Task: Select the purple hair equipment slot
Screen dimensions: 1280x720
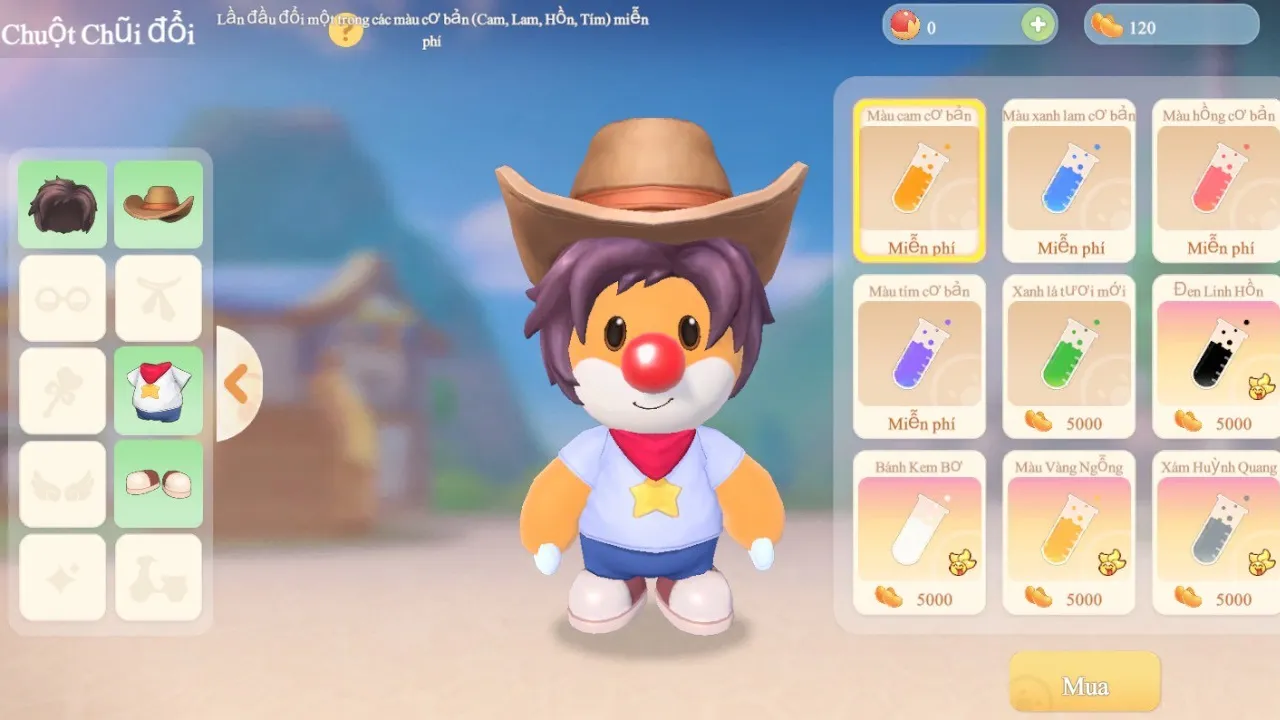Action: pos(62,204)
